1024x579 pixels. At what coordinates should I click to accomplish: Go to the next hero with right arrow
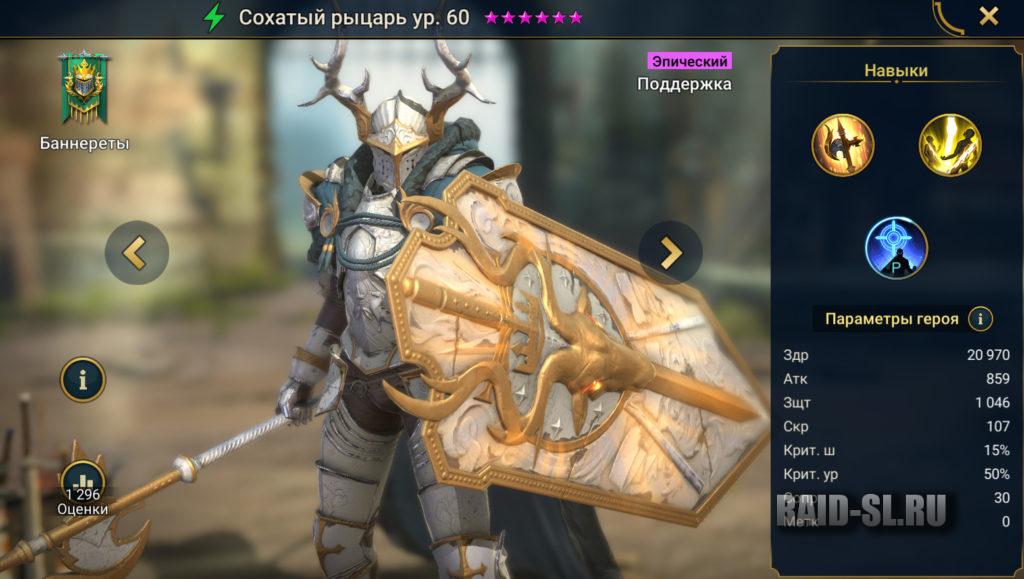[x=670, y=253]
